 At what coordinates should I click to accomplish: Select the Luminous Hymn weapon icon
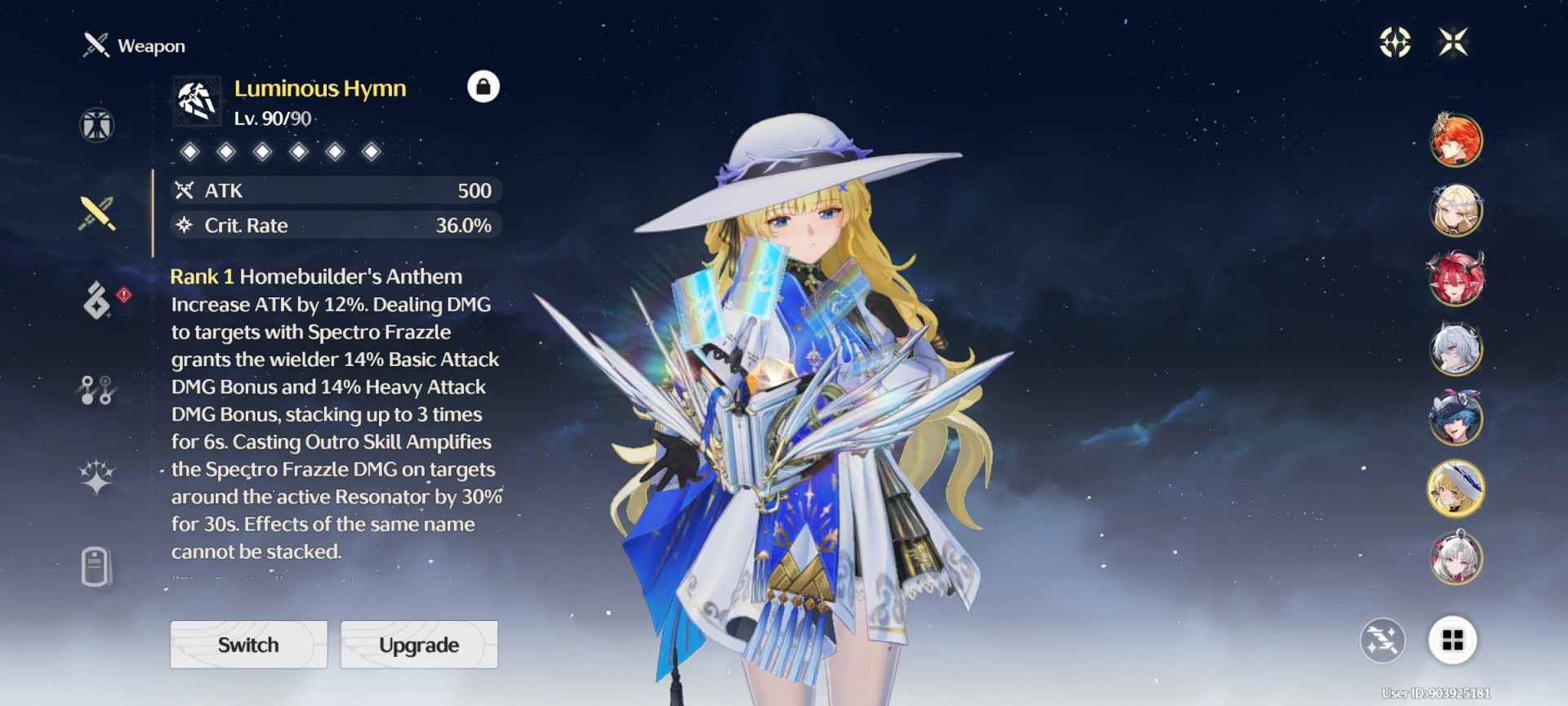coord(197,101)
